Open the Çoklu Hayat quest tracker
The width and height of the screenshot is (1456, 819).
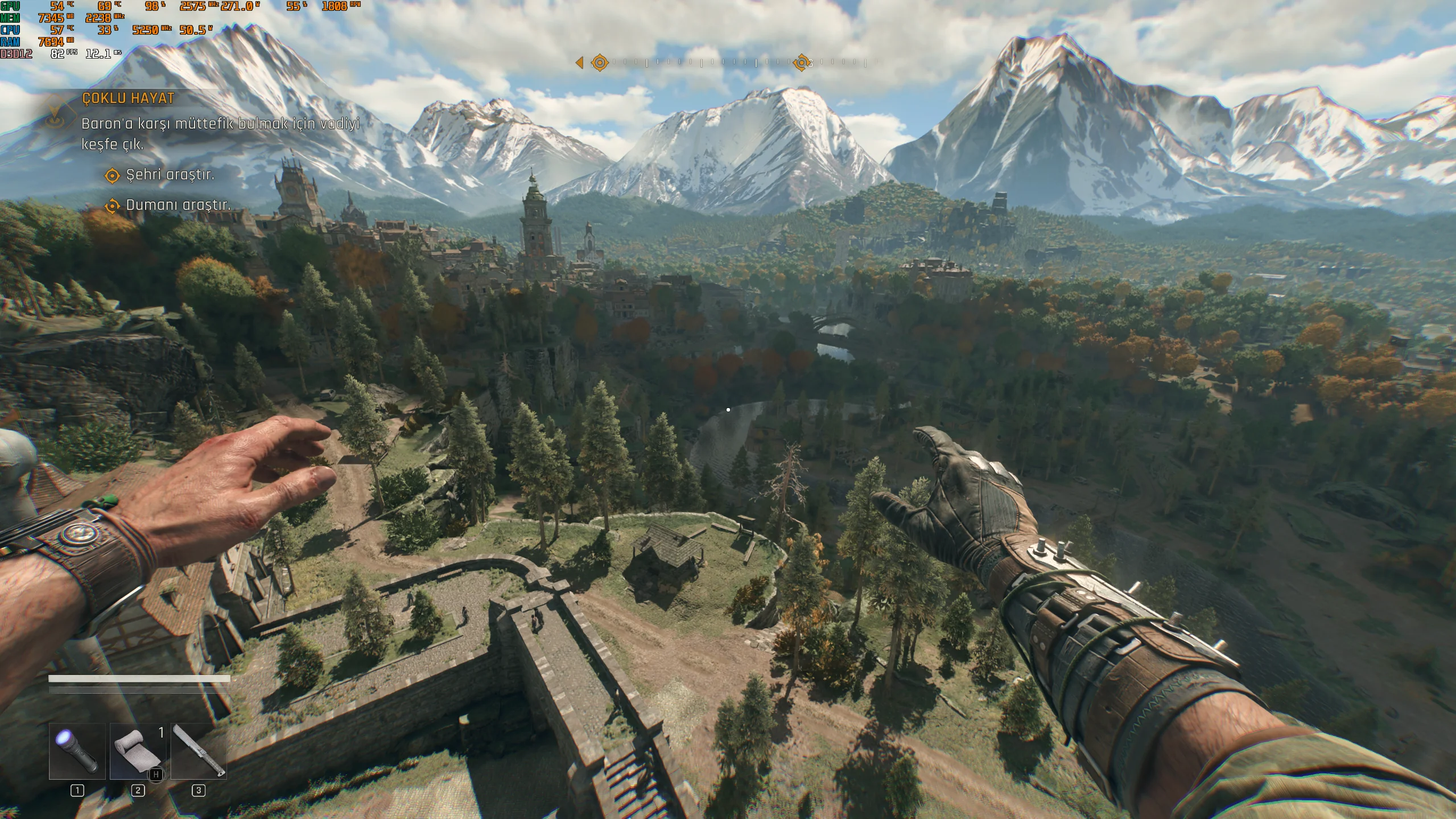click(x=128, y=98)
